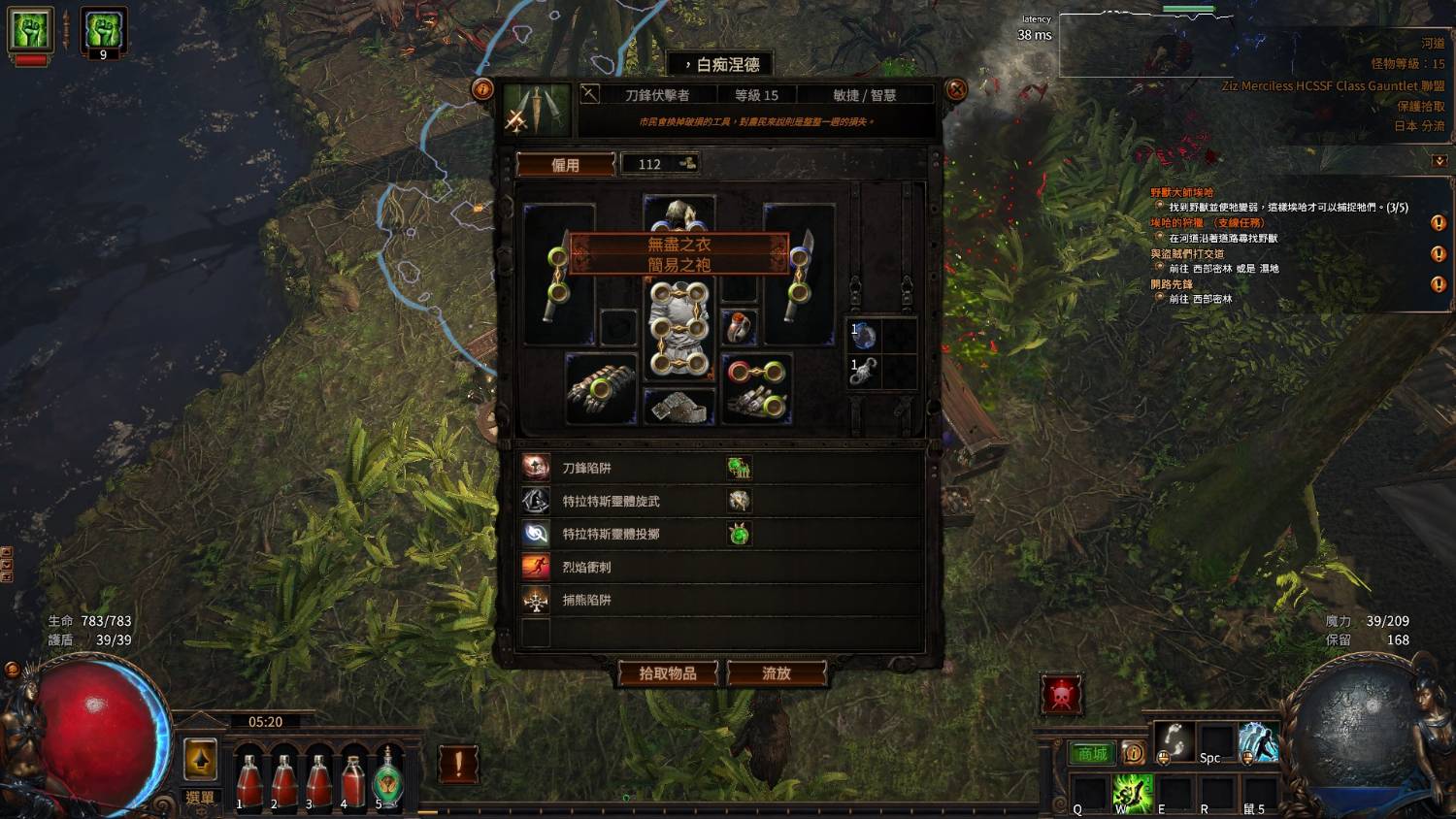The height and width of the screenshot is (819, 1456).
Task: Open the 商城 shop button
Action: [x=1092, y=754]
